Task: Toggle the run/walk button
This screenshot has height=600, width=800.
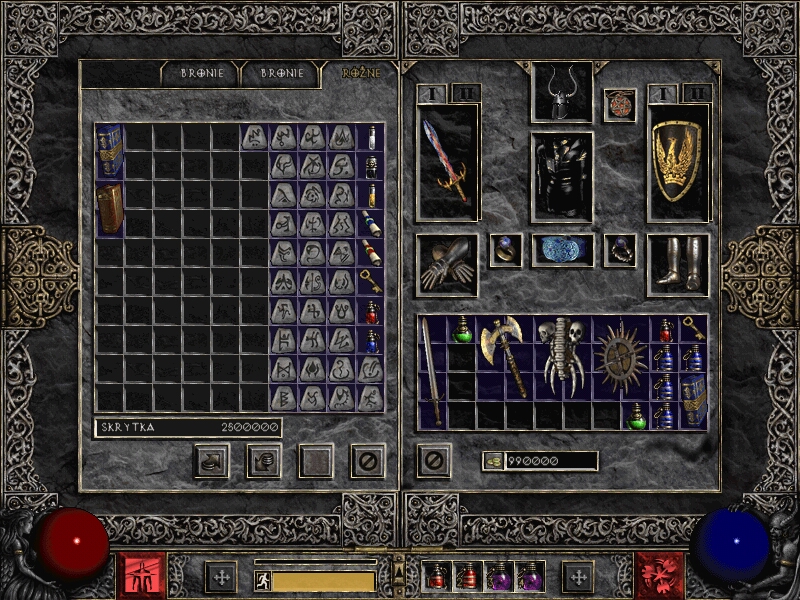Action: (263, 581)
